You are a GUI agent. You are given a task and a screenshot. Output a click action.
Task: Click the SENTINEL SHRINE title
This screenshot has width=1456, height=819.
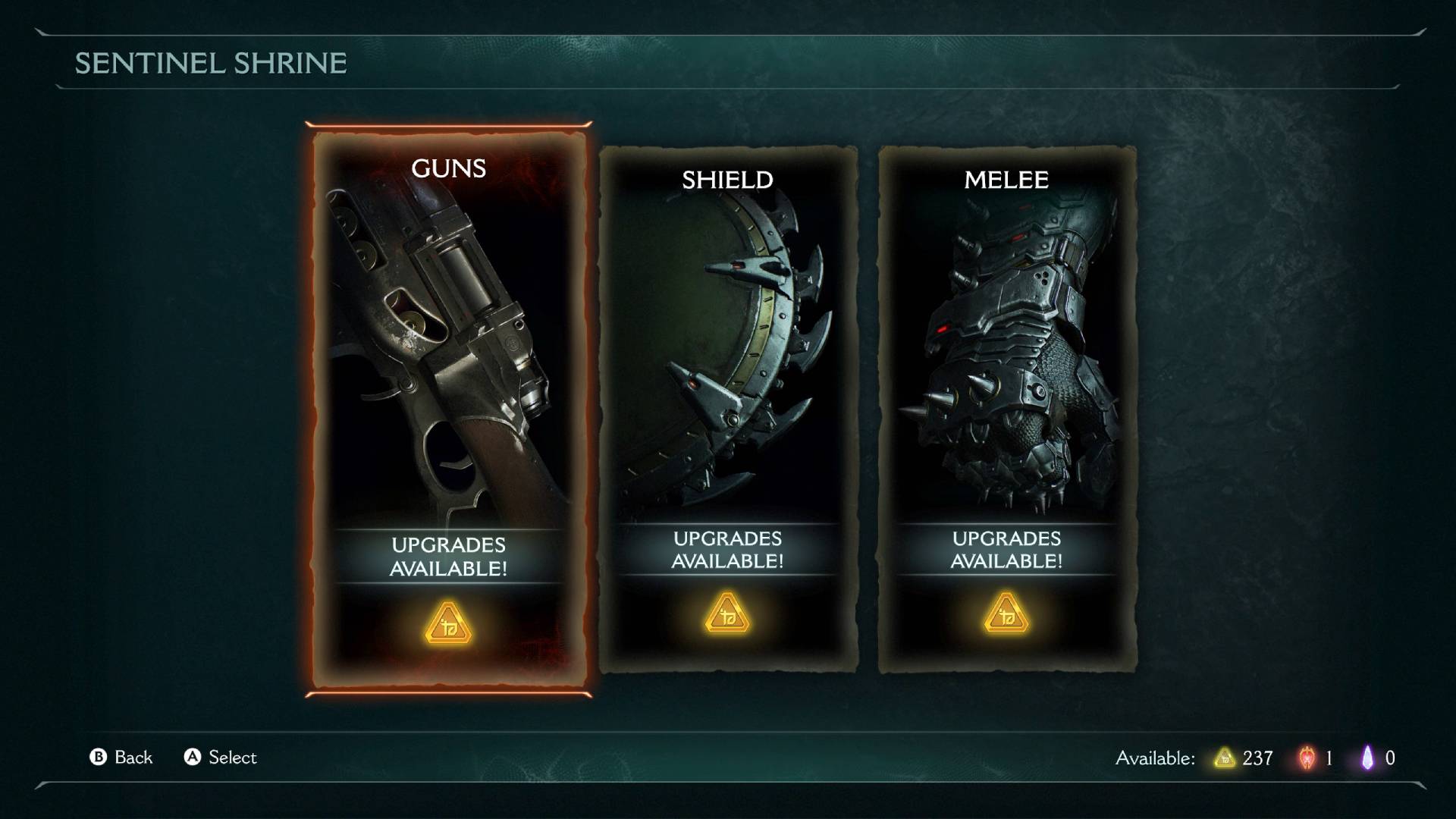[x=210, y=64]
